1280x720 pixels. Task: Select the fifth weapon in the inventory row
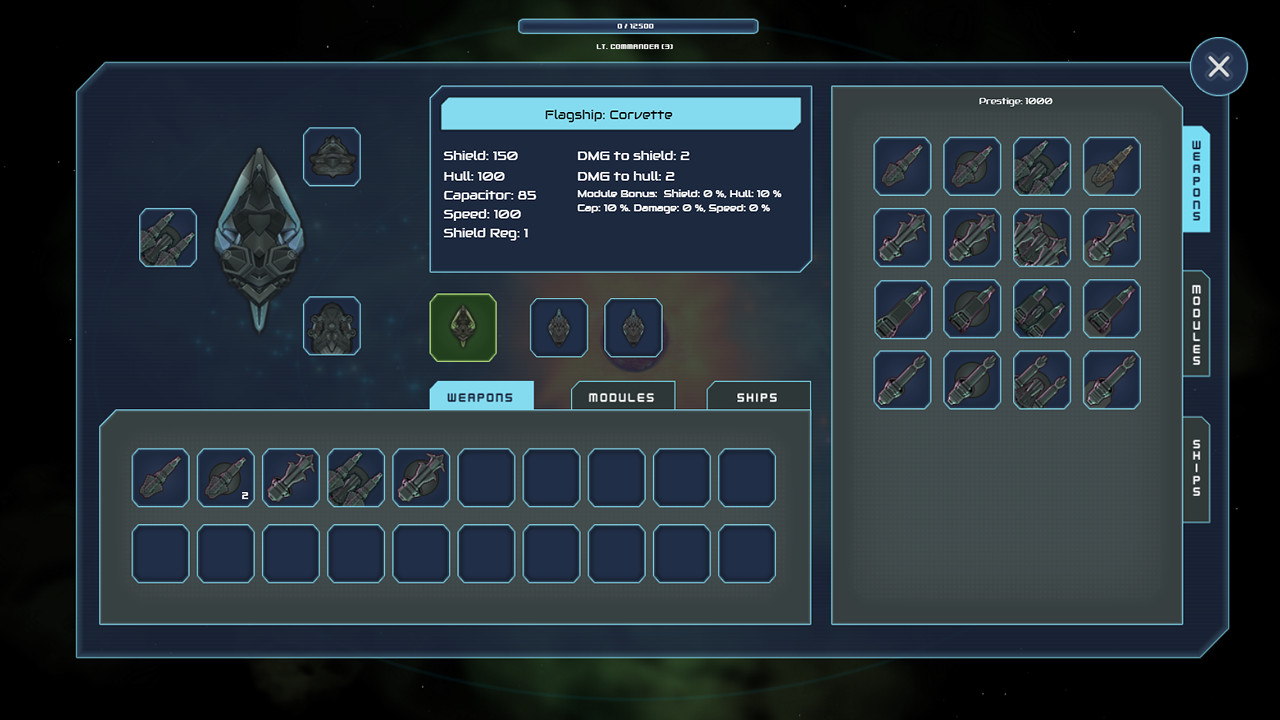[420, 478]
